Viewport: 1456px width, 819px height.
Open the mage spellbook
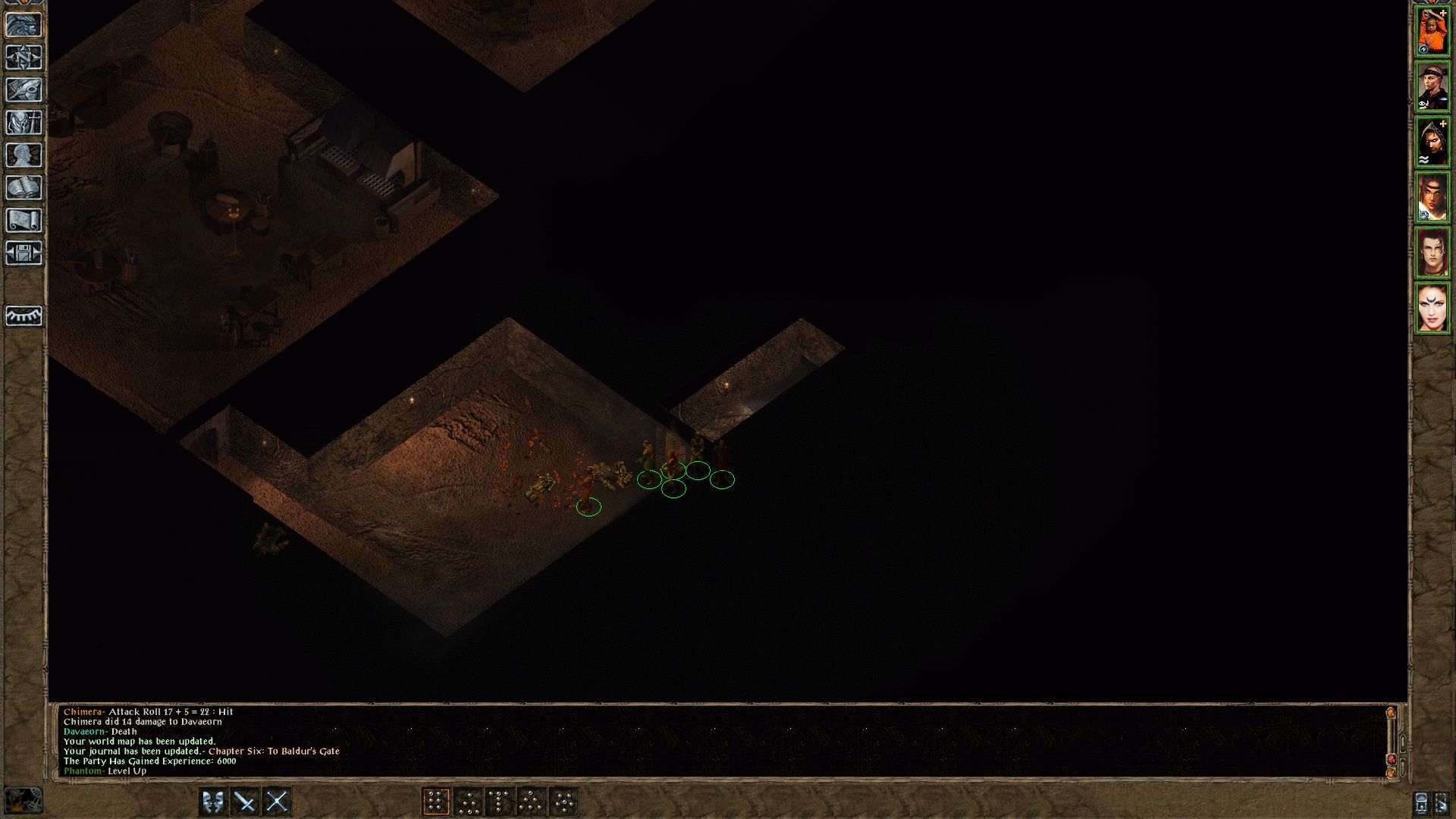click(25, 188)
